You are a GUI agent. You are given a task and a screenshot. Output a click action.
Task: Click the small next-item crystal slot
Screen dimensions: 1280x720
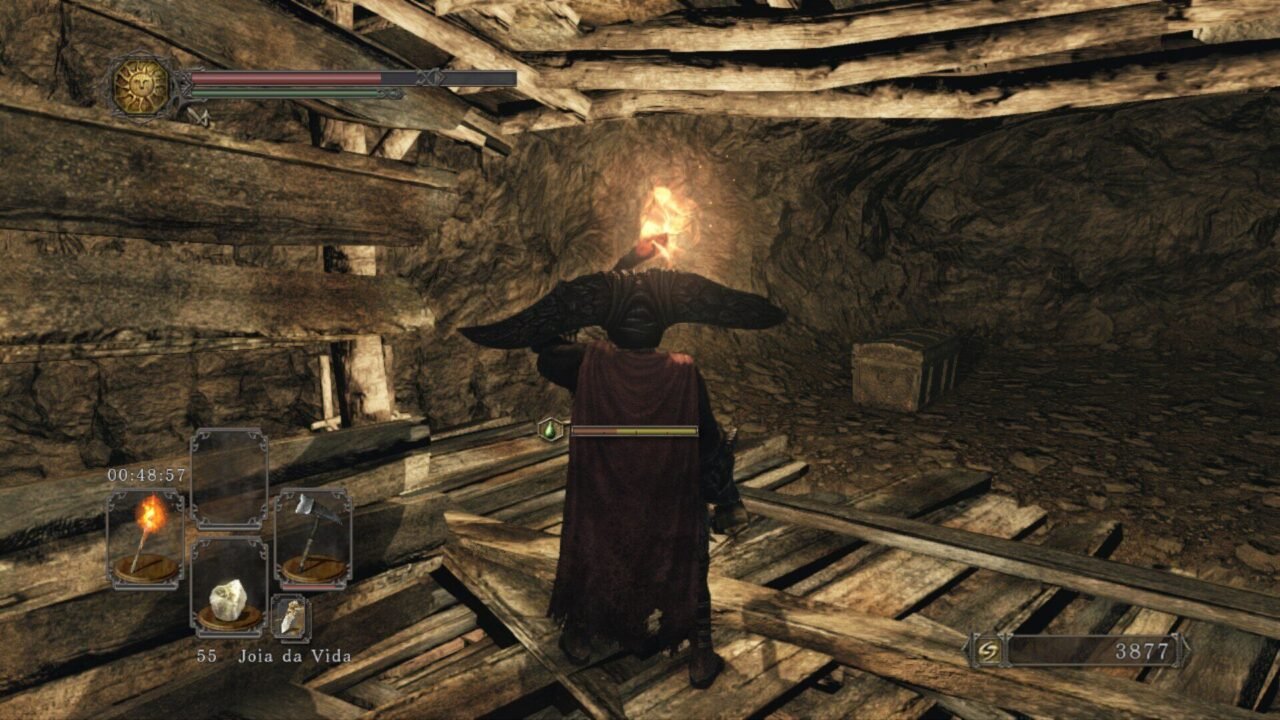tap(290, 617)
